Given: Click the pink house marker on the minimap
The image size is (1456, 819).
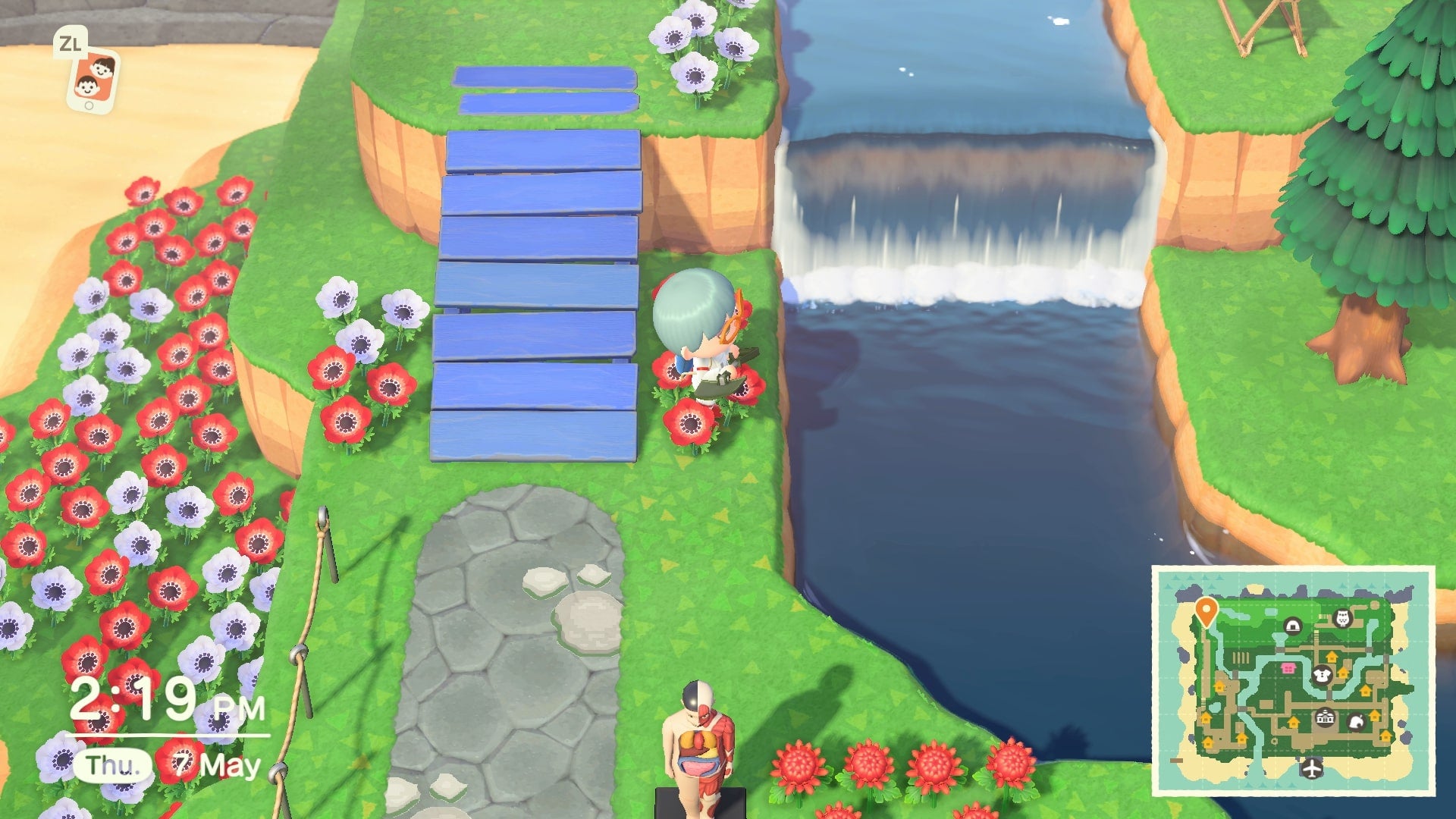Looking at the screenshot, I should (1288, 667).
